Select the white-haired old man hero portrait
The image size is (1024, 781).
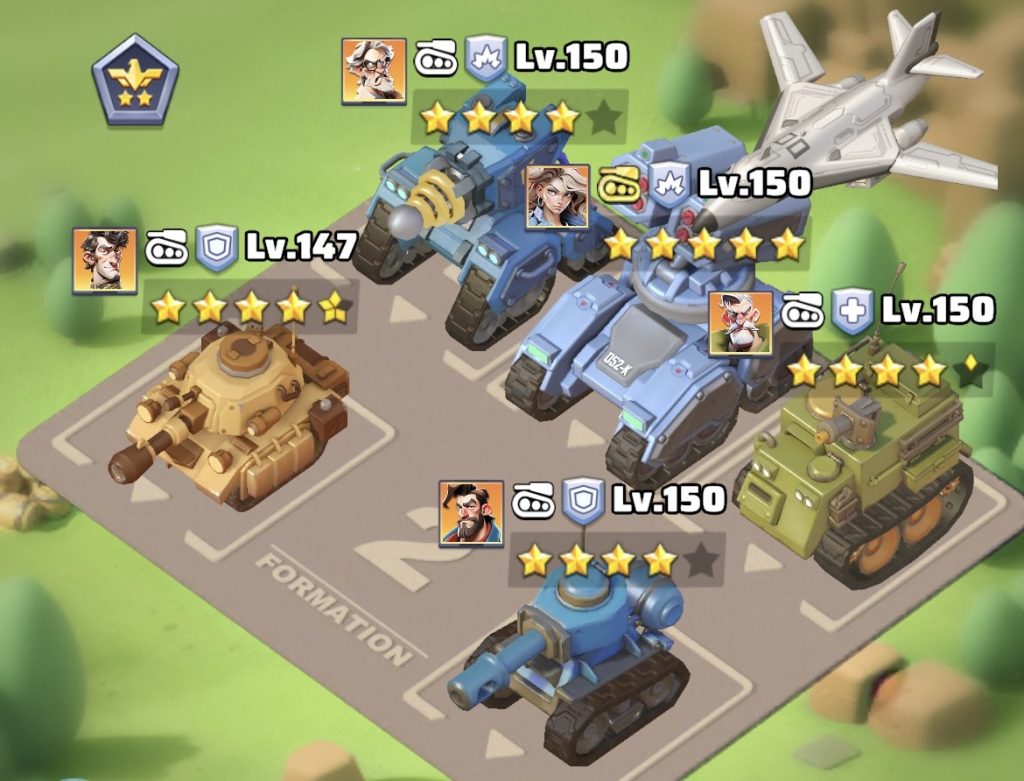click(x=374, y=71)
